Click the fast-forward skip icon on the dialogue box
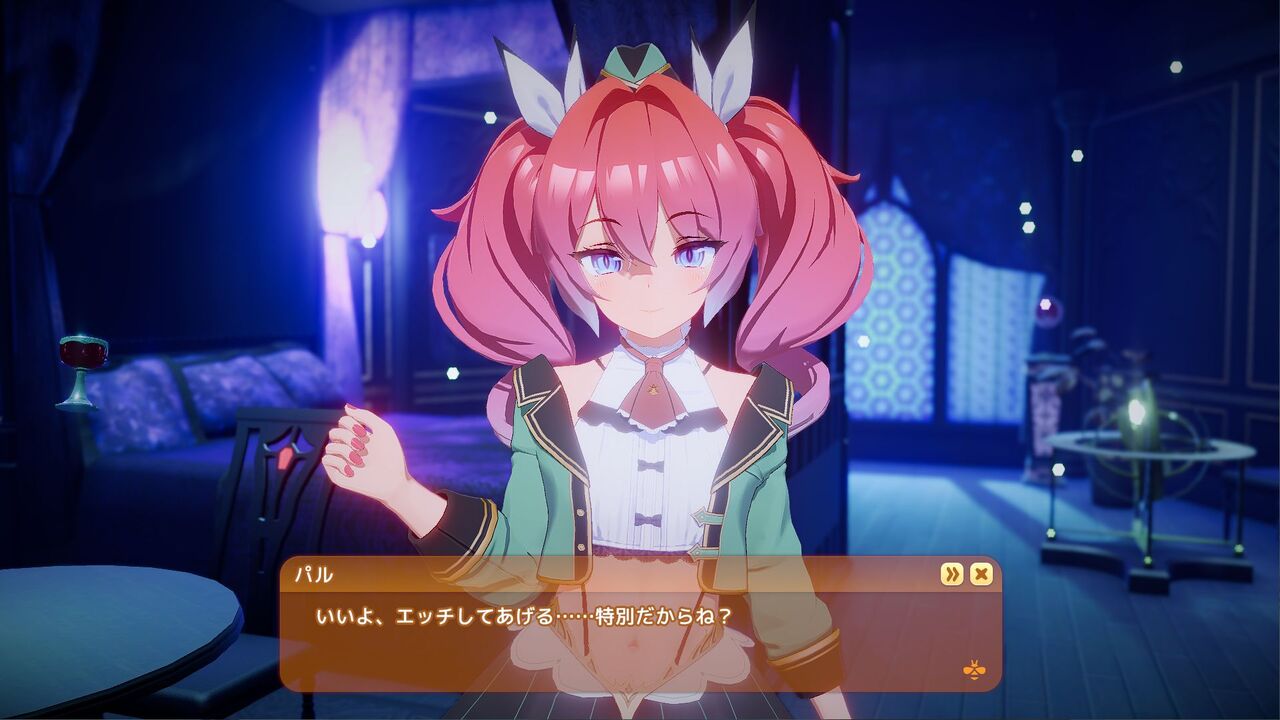The width and height of the screenshot is (1280, 720). [x=952, y=574]
